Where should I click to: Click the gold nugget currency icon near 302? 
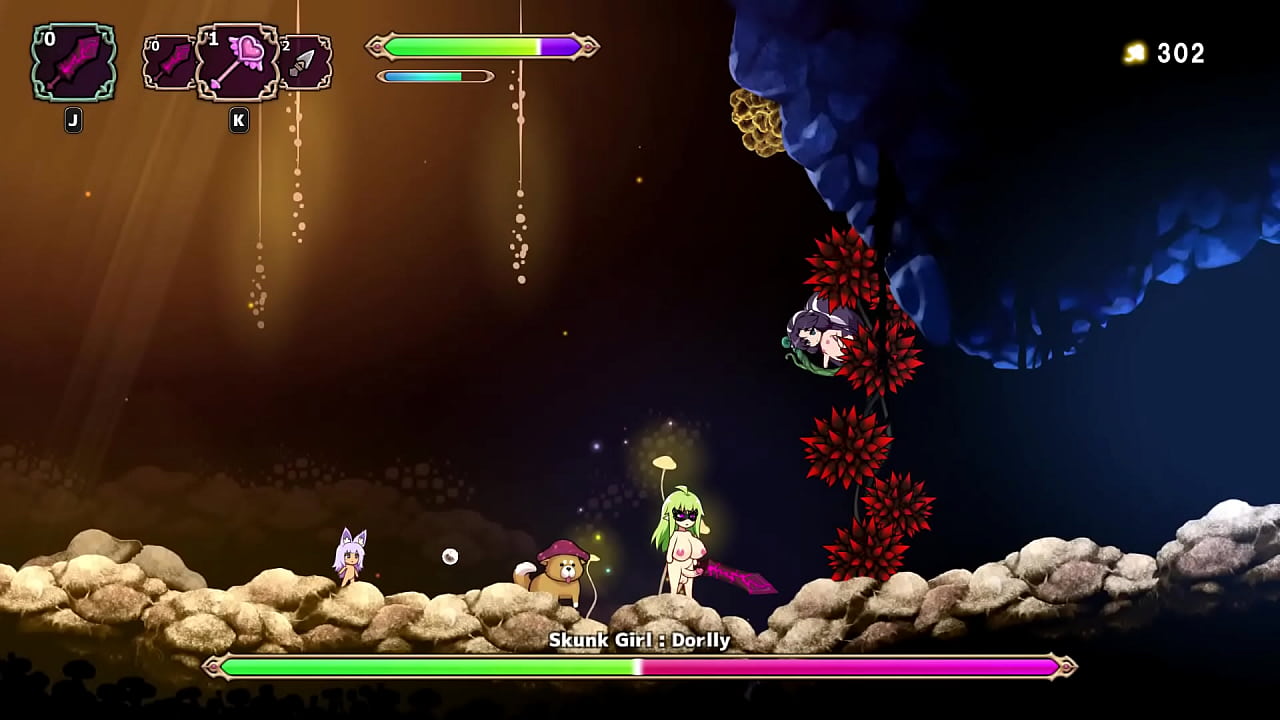(1135, 54)
